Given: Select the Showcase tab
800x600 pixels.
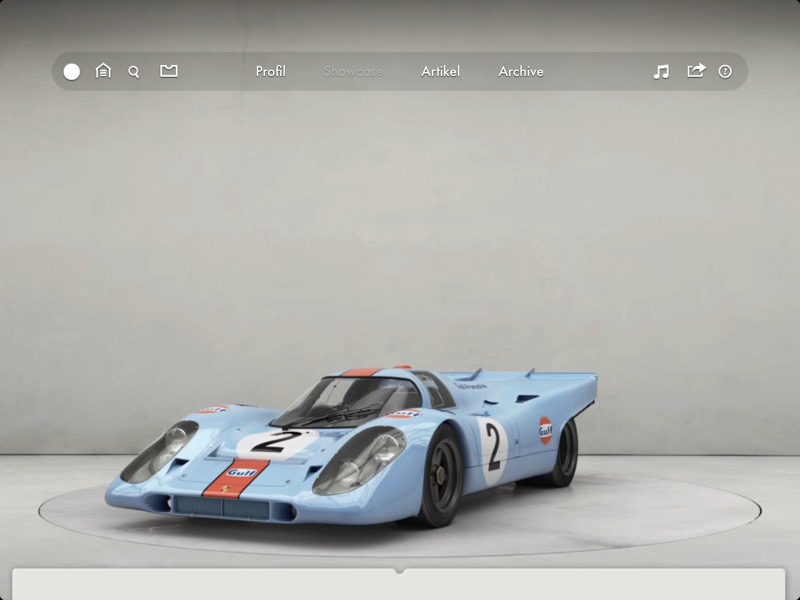Looking at the screenshot, I should click(353, 71).
